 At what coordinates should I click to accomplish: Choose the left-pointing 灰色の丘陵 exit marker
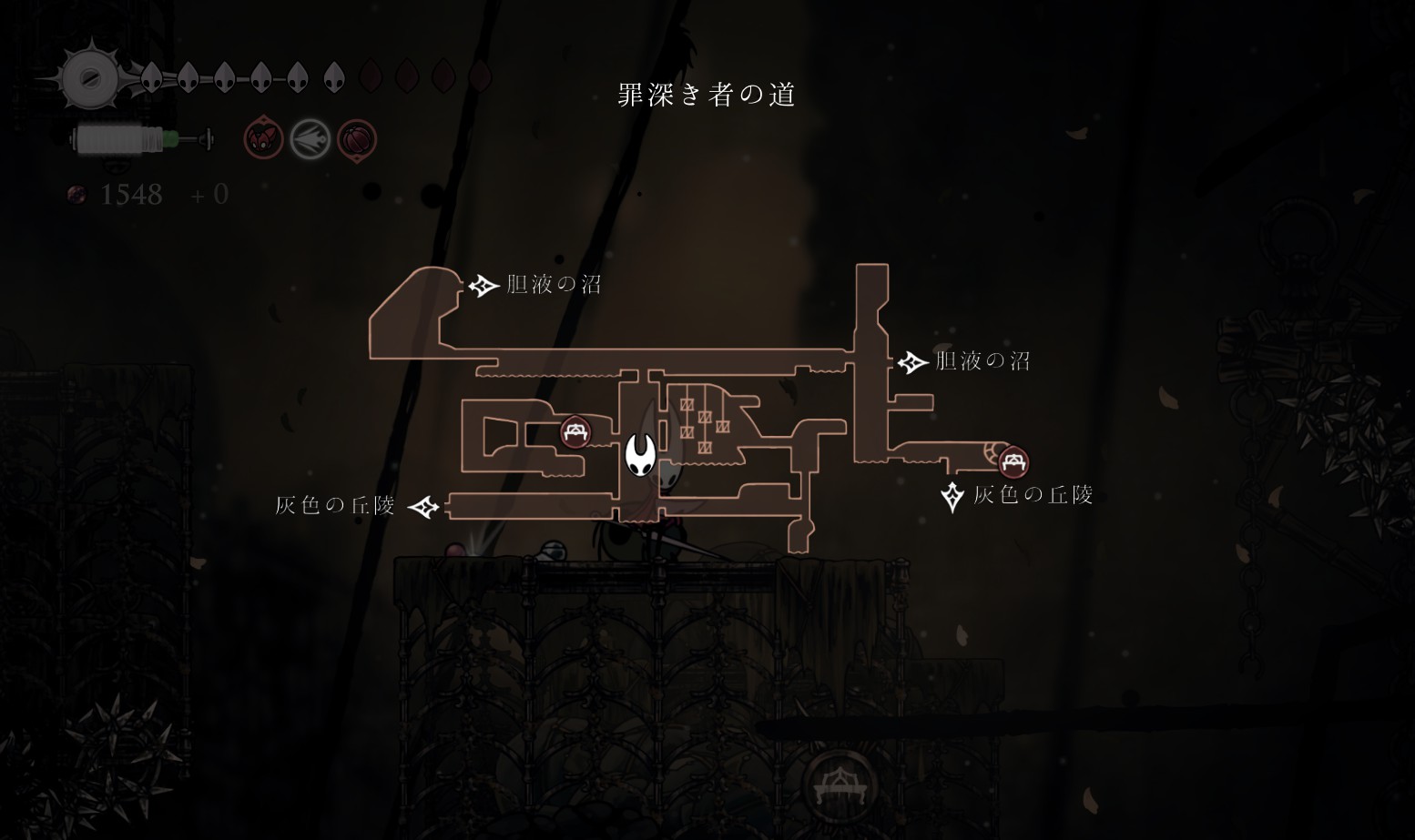pos(423,506)
